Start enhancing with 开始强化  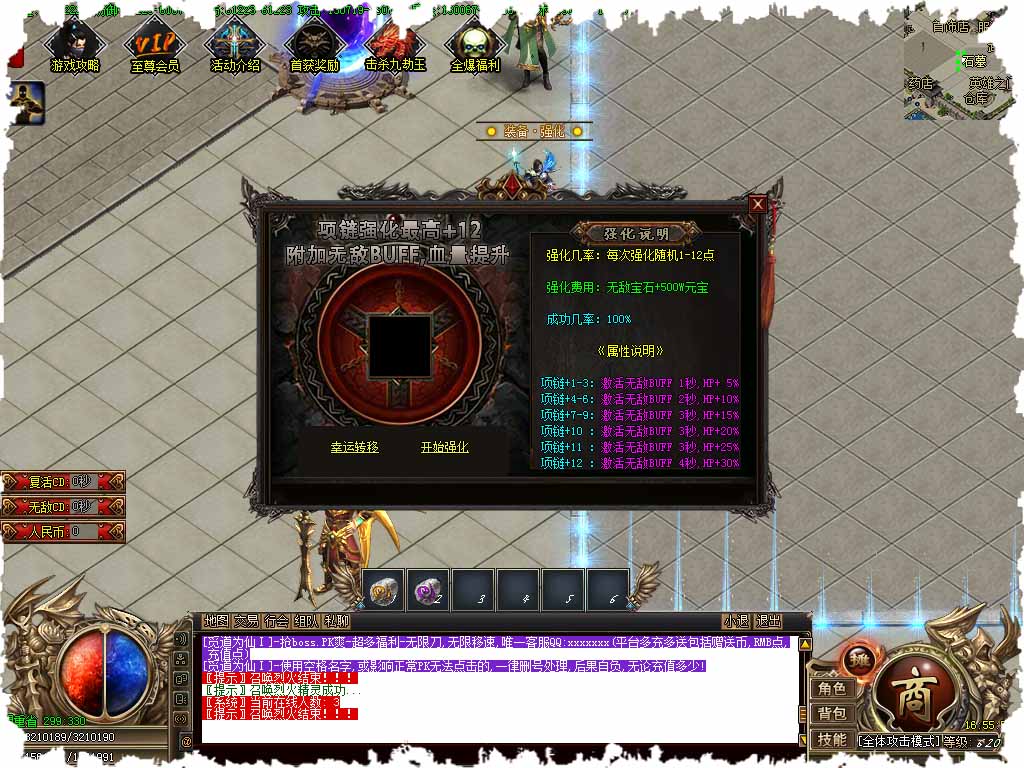[x=444, y=447]
